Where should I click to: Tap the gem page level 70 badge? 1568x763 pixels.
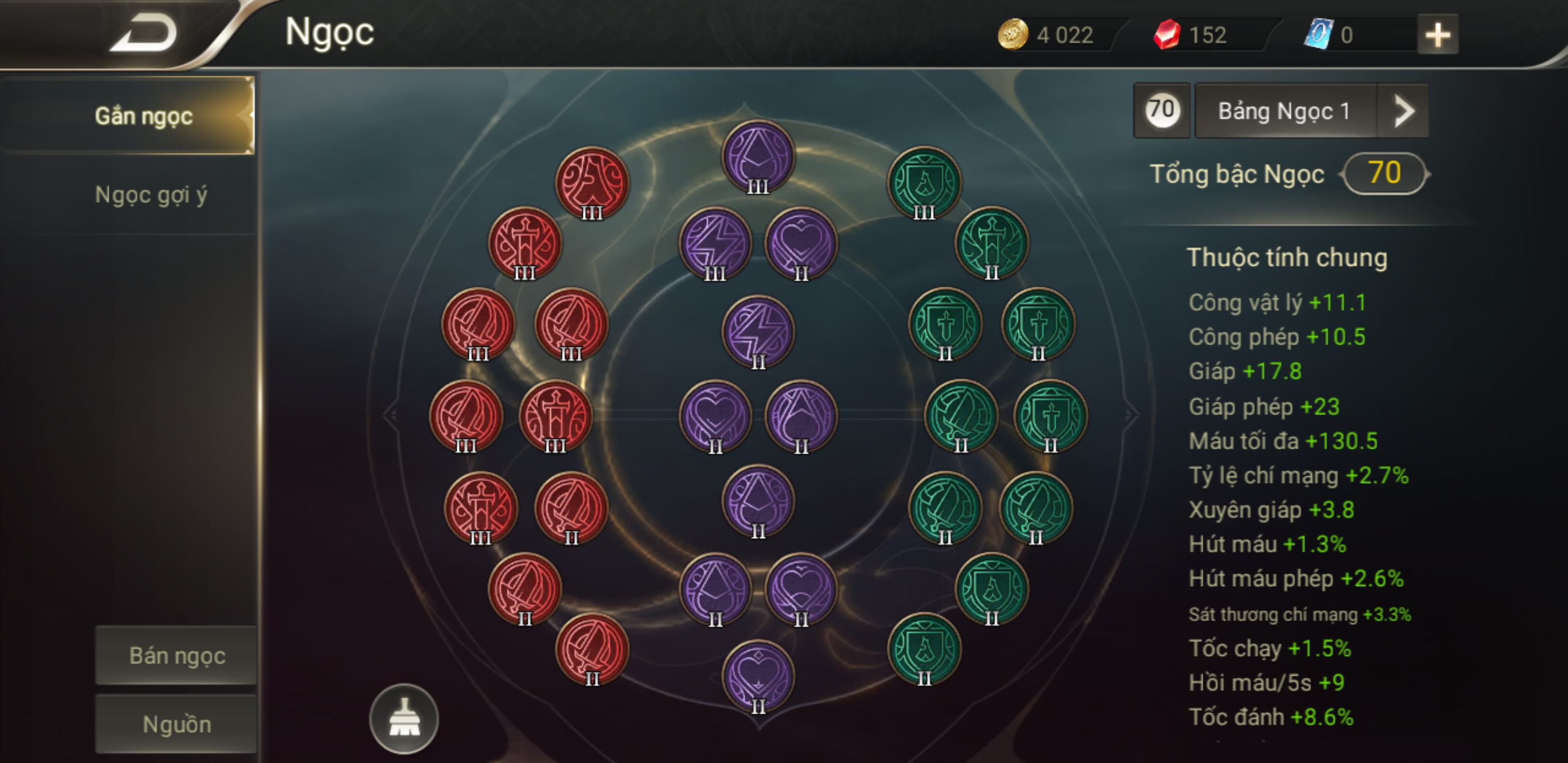click(1161, 111)
